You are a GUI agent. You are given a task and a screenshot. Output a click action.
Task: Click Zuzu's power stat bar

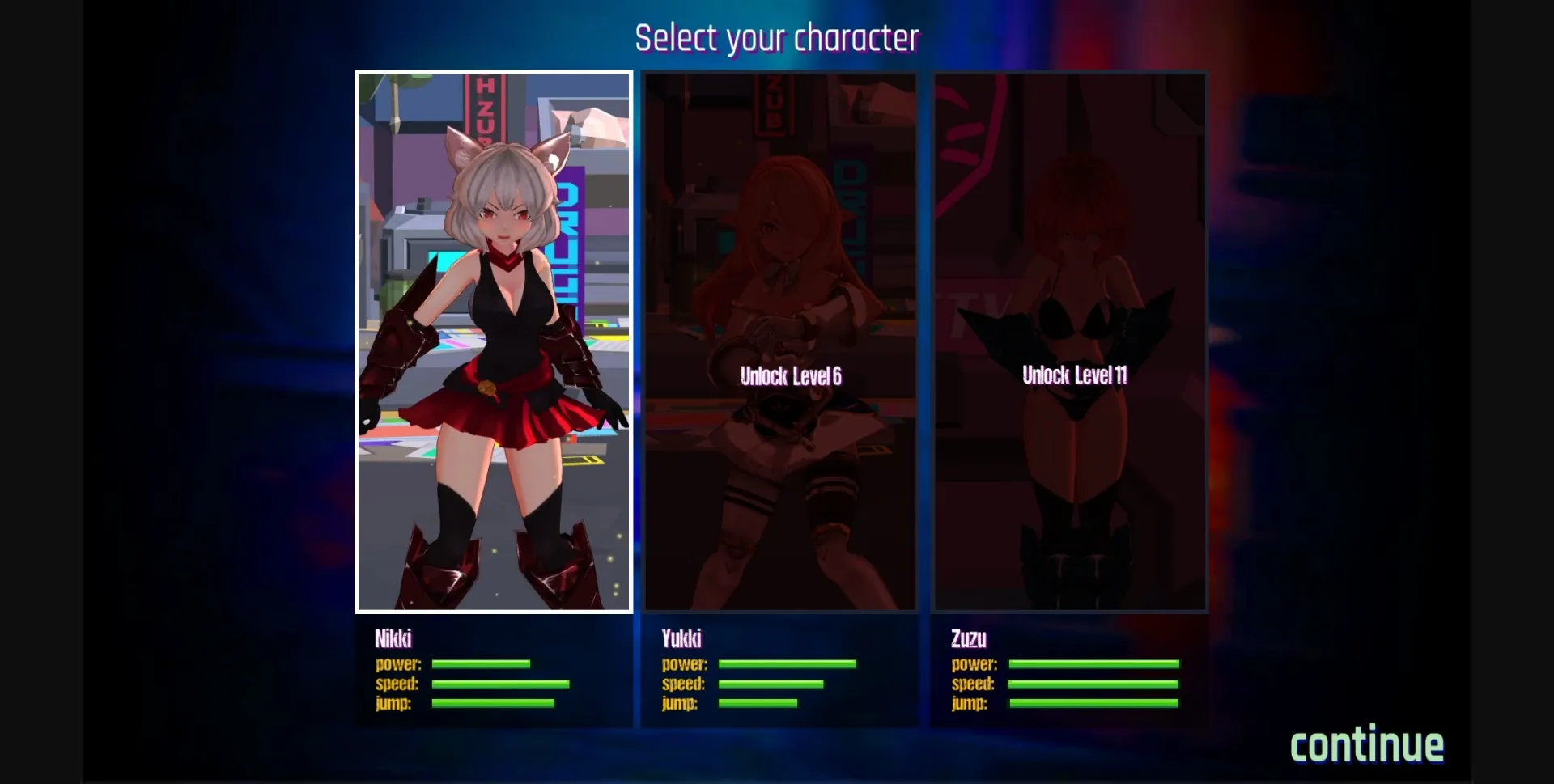click(x=1093, y=664)
